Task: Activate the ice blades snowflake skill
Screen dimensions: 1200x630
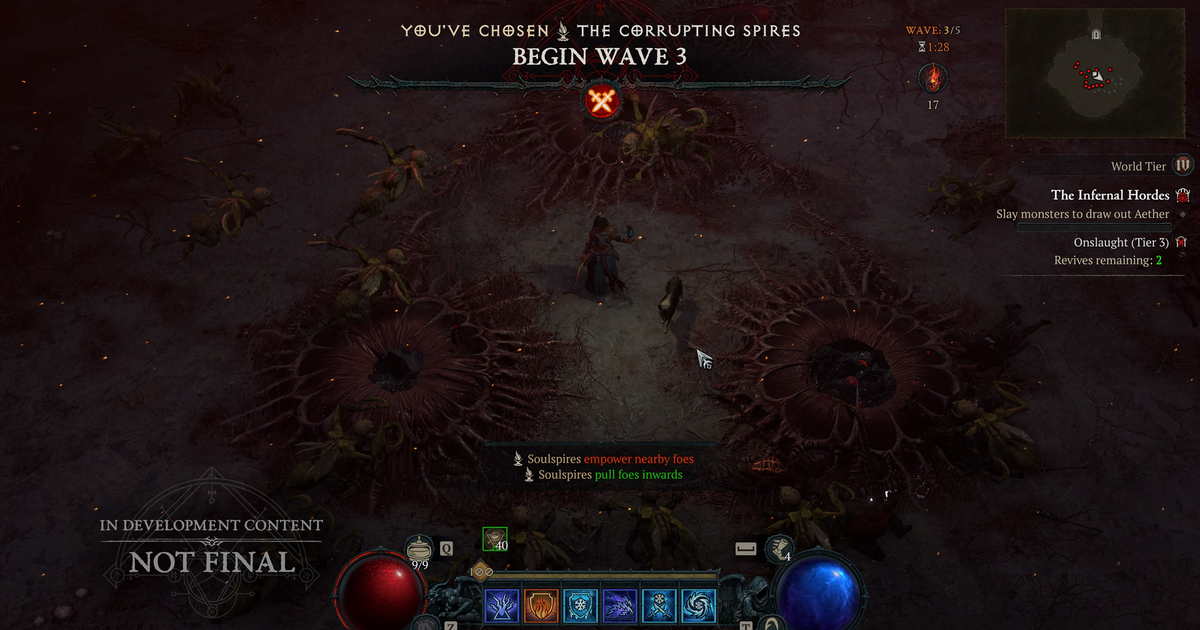Action: pos(658,605)
